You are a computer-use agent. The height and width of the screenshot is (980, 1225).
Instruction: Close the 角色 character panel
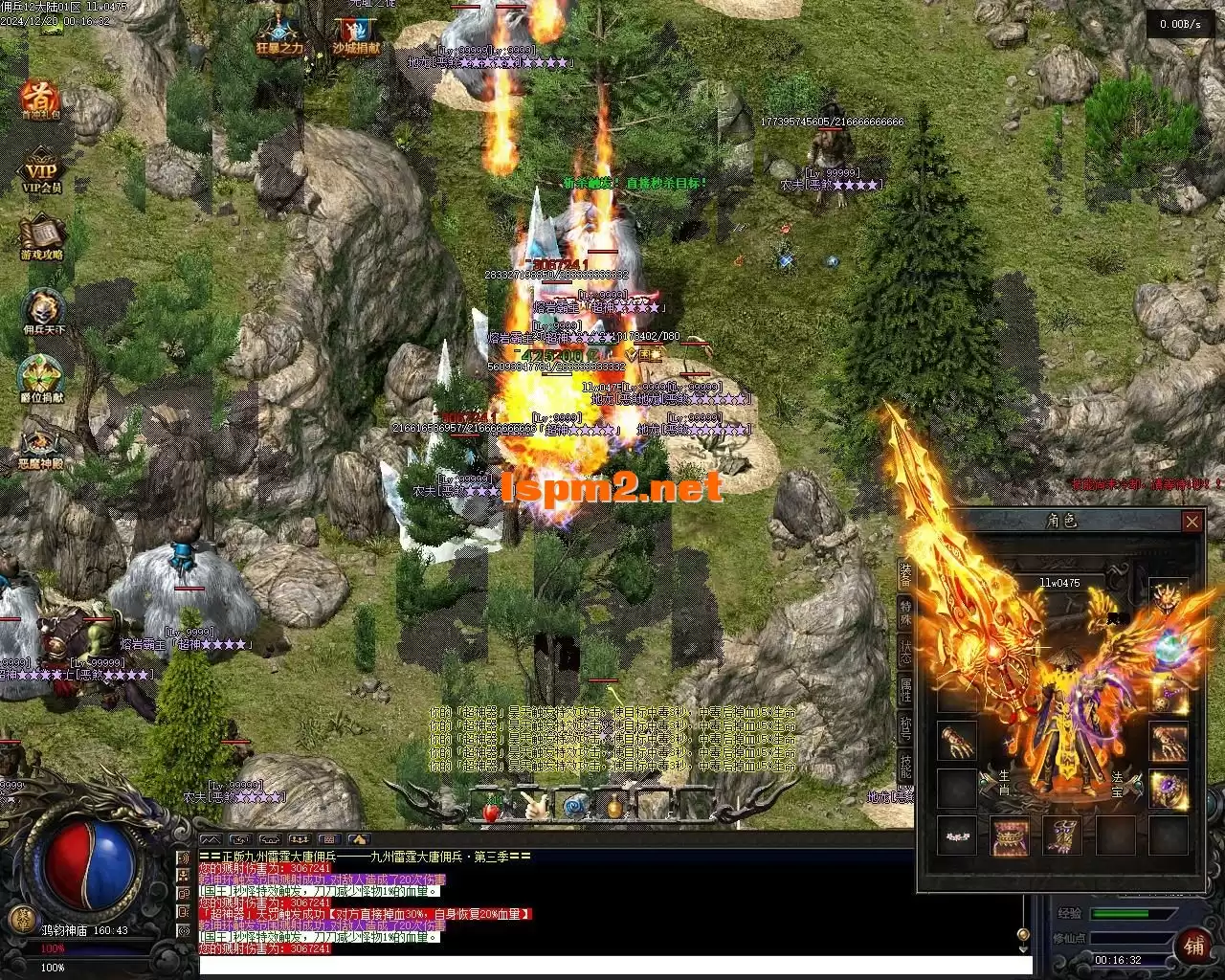click(x=1192, y=522)
